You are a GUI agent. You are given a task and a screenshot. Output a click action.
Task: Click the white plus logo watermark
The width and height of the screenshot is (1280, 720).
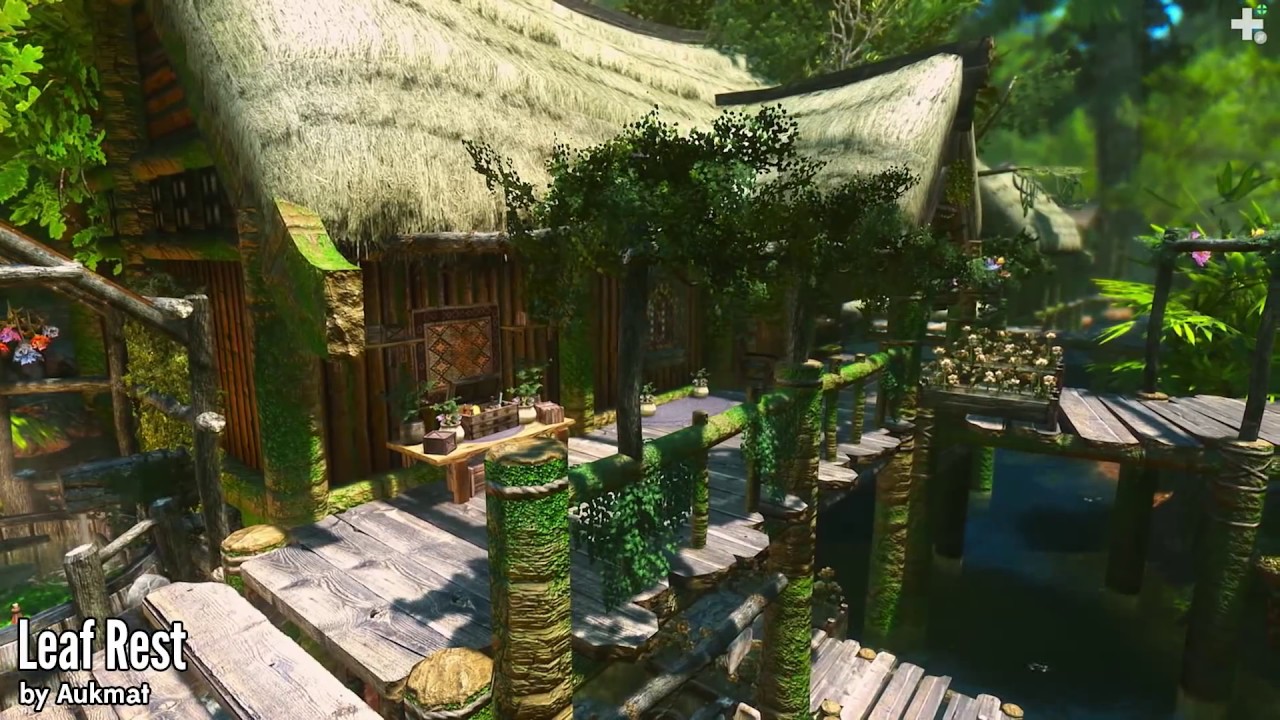[x=1247, y=24]
